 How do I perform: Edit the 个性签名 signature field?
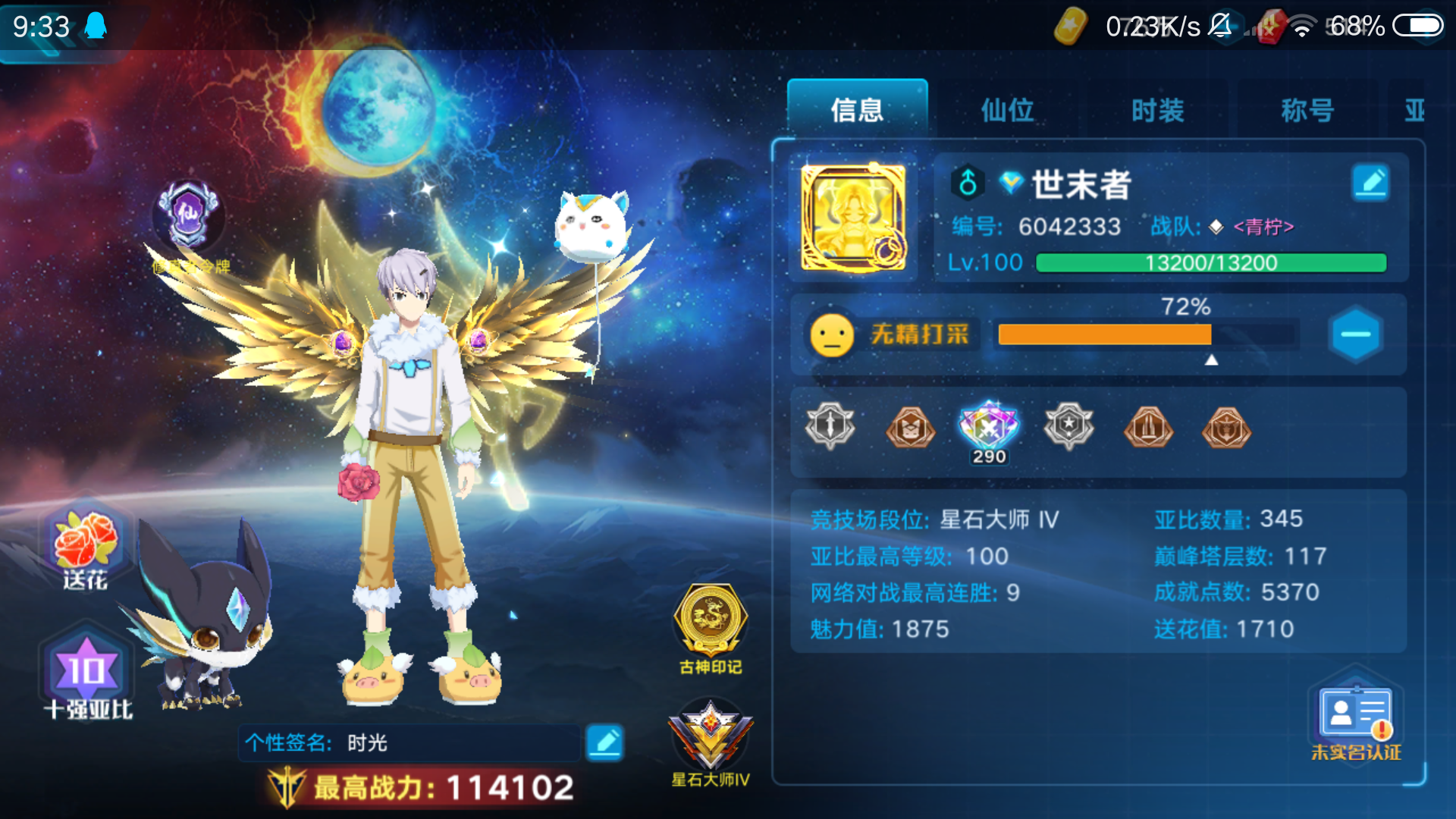click(x=604, y=744)
